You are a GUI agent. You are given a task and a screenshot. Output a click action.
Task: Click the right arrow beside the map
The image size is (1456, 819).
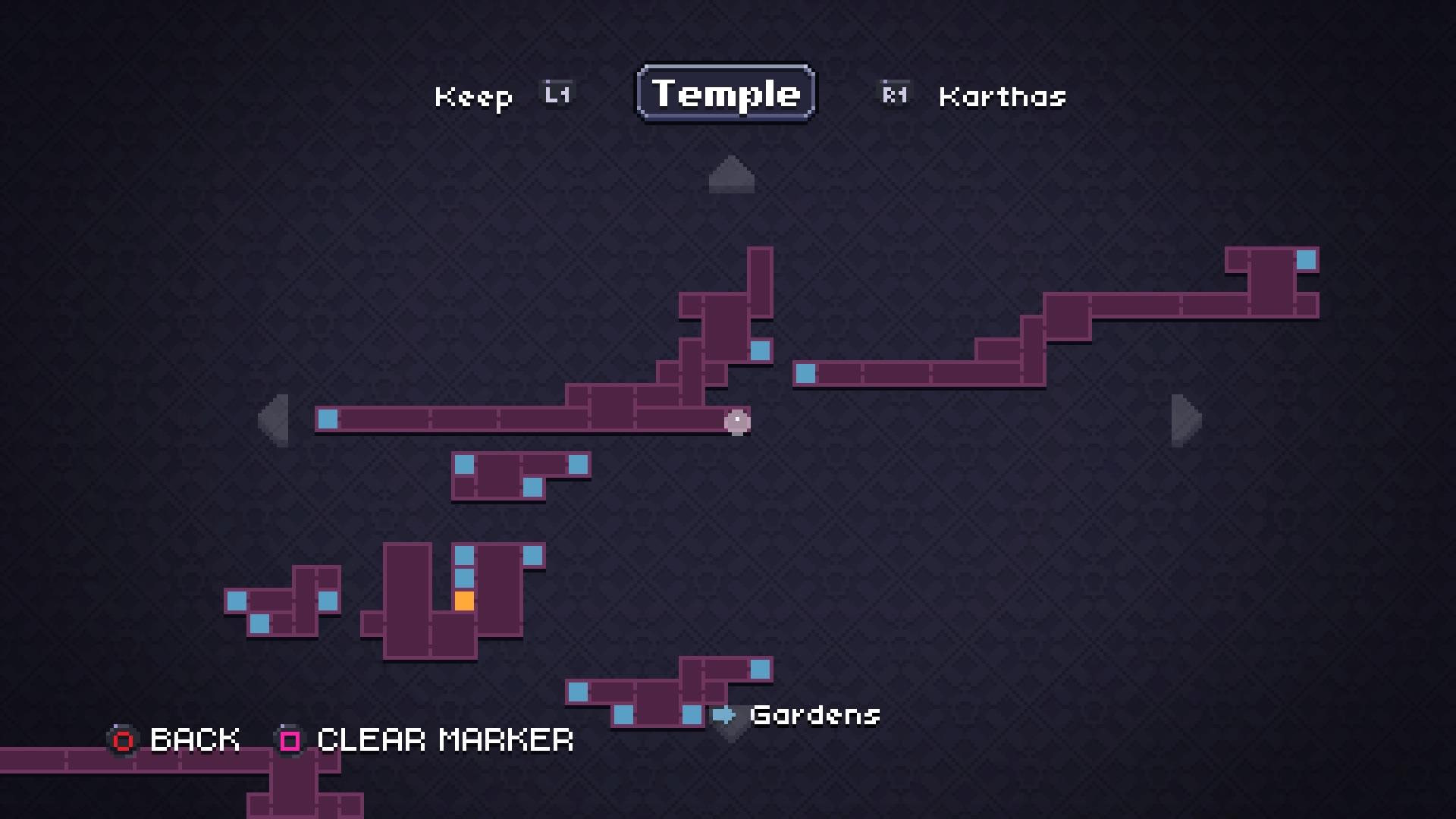pyautogui.click(x=1186, y=420)
